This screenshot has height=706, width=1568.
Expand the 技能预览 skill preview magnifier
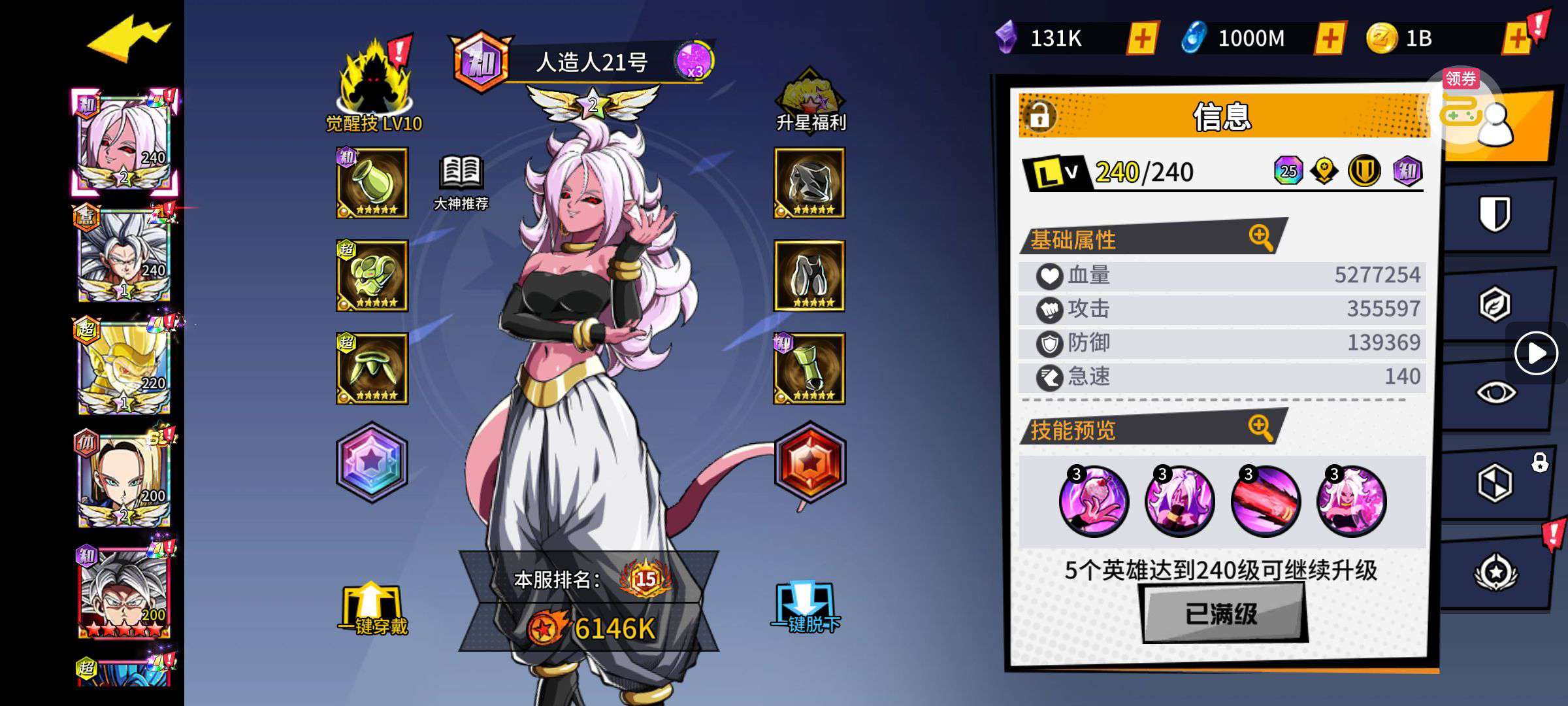1260,428
